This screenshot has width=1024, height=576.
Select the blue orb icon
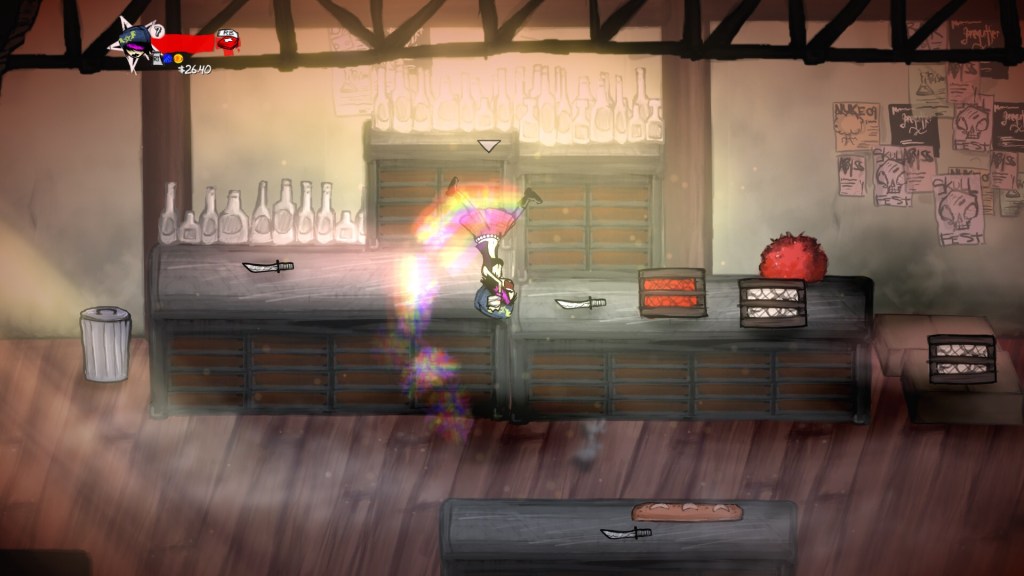(168, 58)
